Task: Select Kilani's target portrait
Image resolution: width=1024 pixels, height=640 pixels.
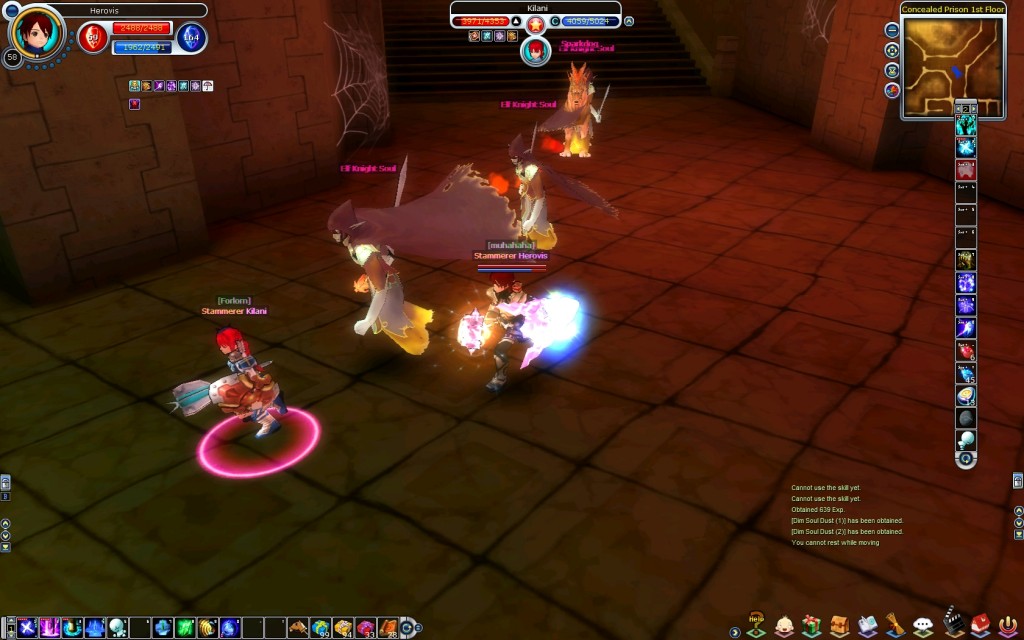Action: (x=536, y=49)
